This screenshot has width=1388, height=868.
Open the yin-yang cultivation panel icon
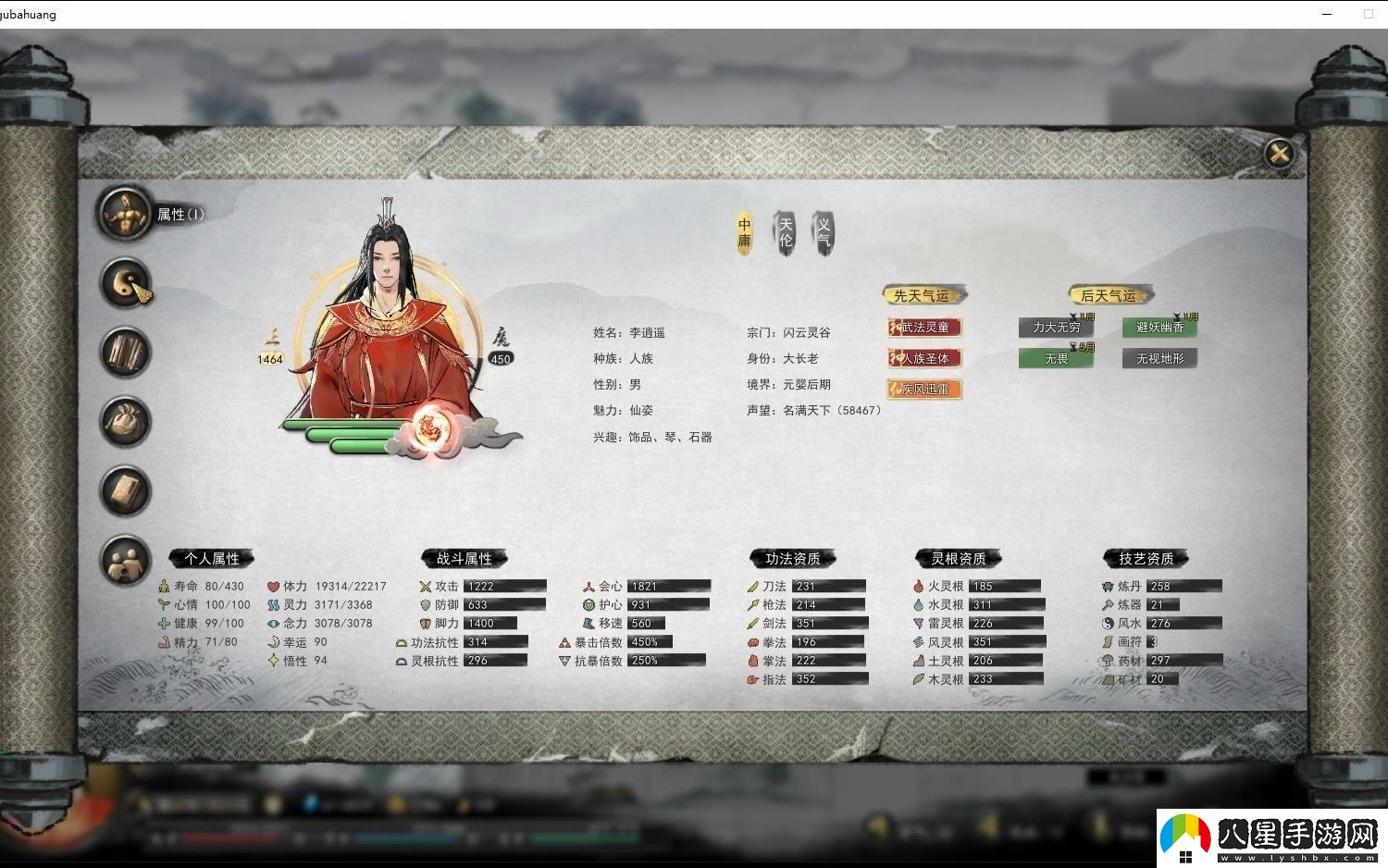pos(125,283)
